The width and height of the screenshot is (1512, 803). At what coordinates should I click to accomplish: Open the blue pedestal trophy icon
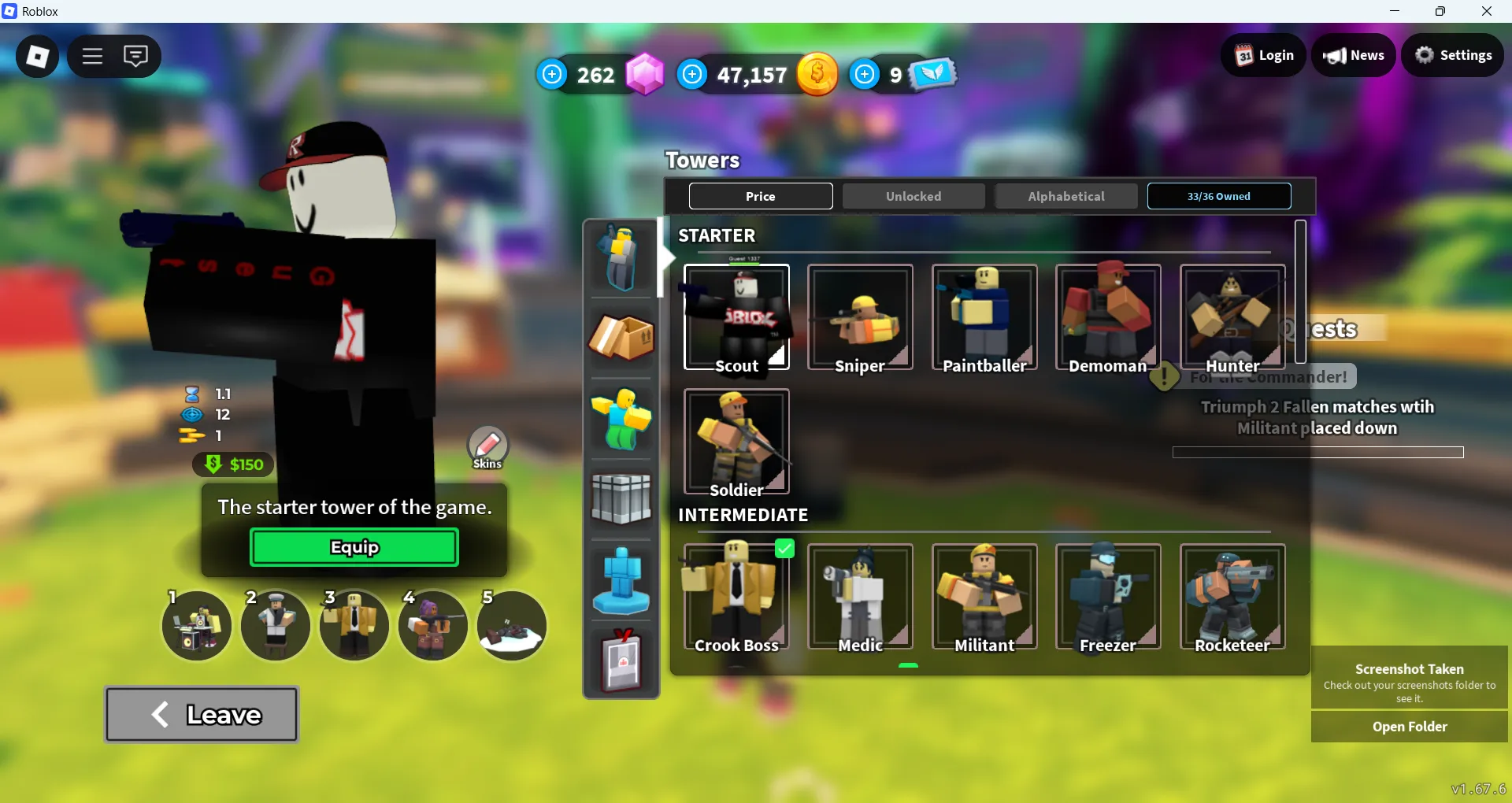(x=621, y=580)
